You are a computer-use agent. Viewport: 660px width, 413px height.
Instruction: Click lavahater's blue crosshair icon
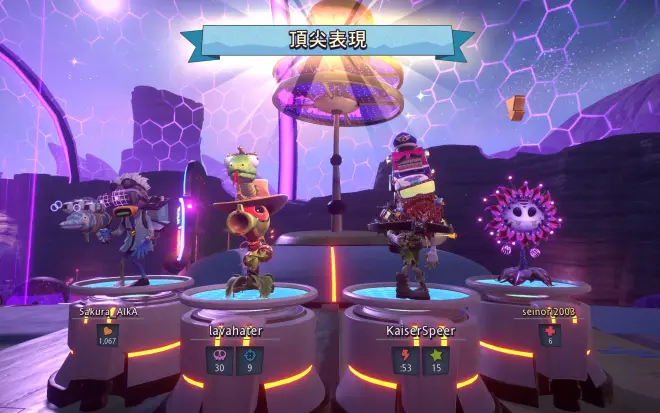249,355
